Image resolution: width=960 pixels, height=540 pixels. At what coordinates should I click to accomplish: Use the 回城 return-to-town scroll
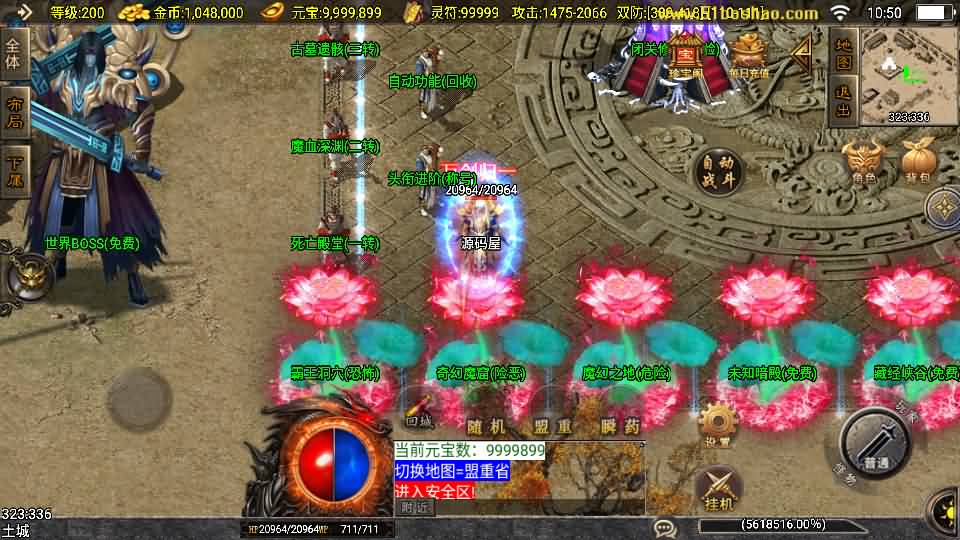[418, 413]
